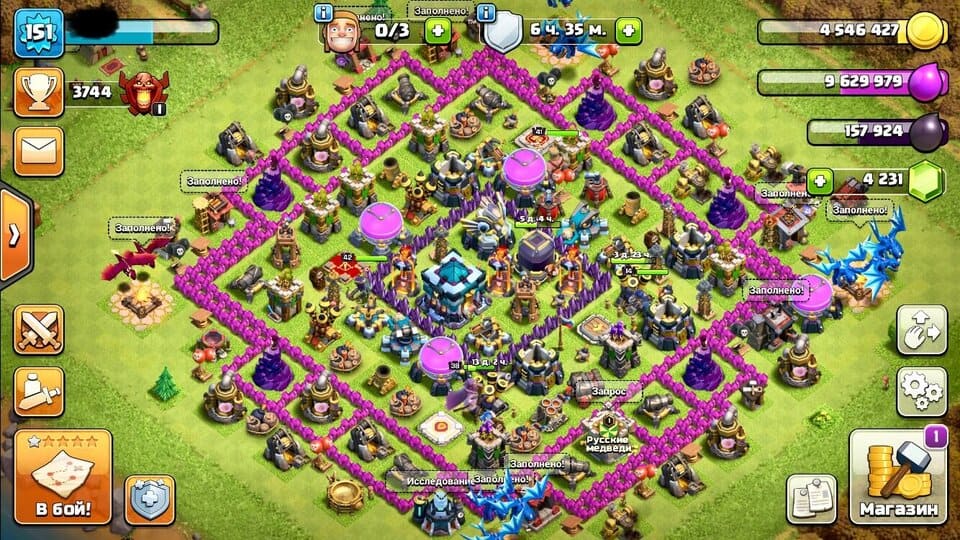Screen dimensions: 960x540
Task: Open the settings gears button
Action: click(x=921, y=391)
